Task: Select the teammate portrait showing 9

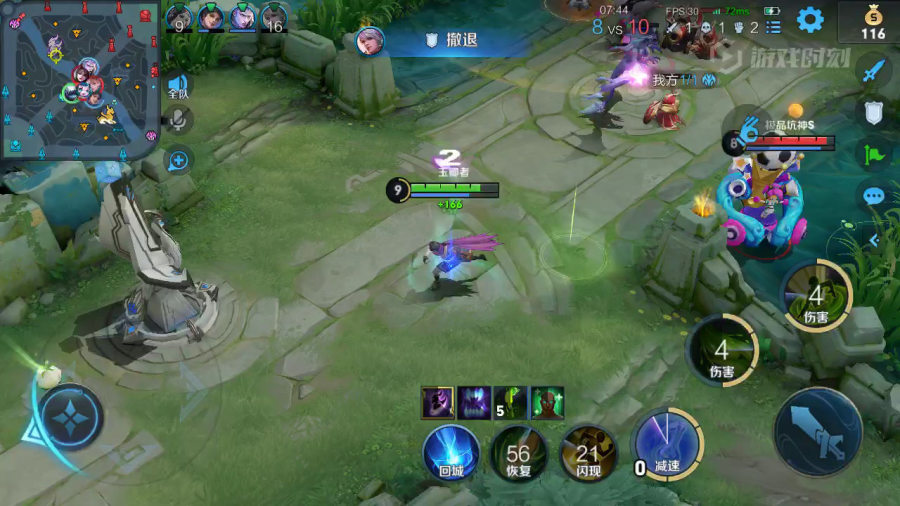Action: pyautogui.click(x=179, y=17)
